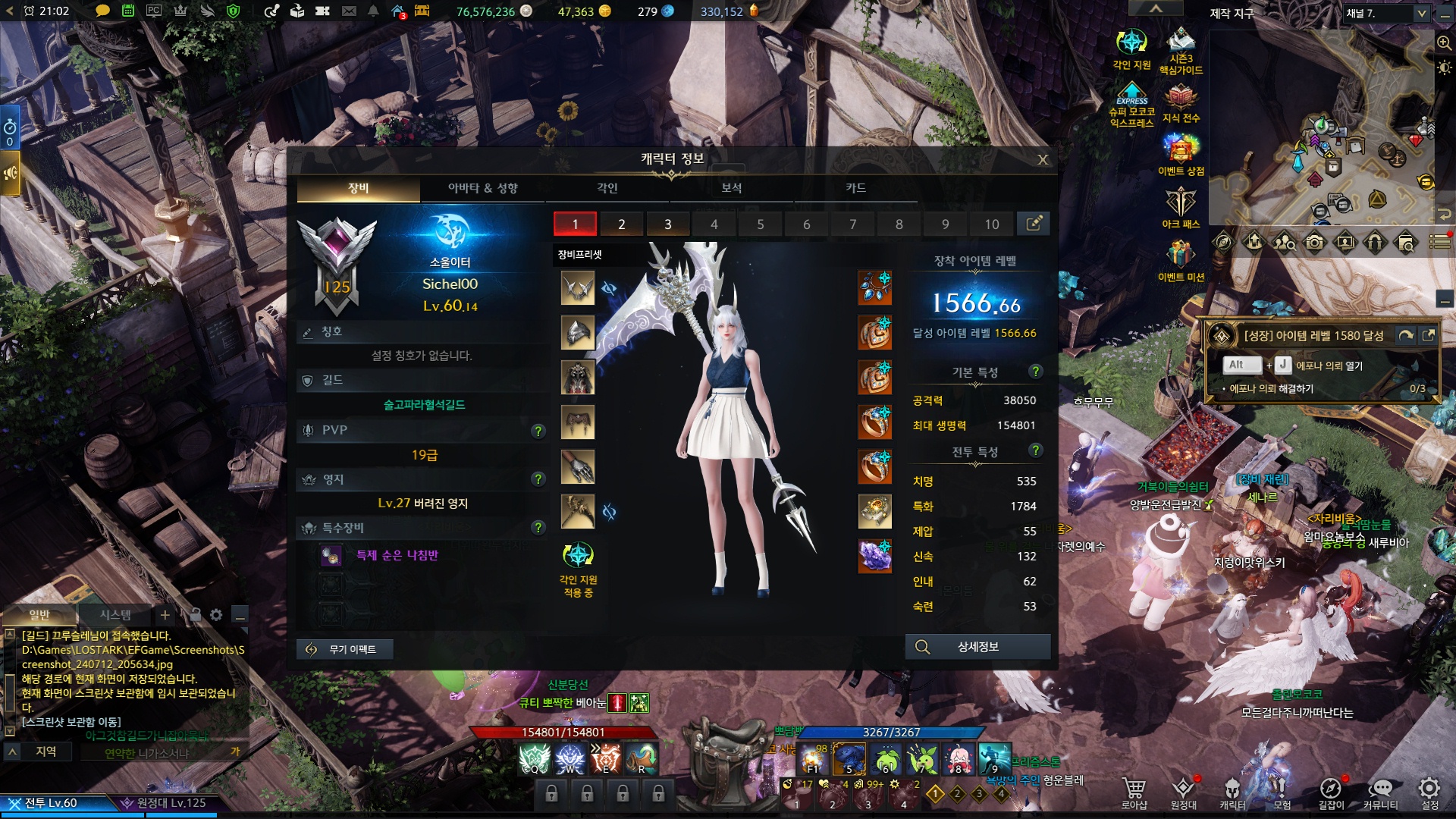This screenshot has height=819, width=1456.
Task: Switch to the 보석 tab
Action: pyautogui.click(x=731, y=188)
